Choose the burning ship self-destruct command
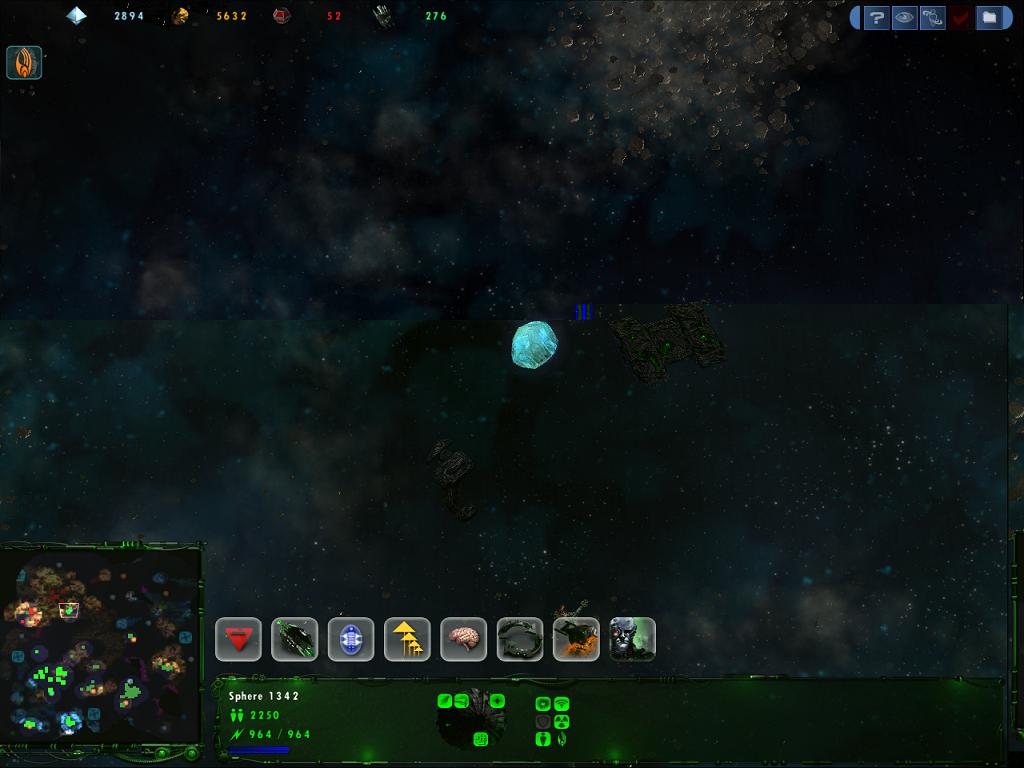The height and width of the screenshot is (768, 1024). point(576,639)
